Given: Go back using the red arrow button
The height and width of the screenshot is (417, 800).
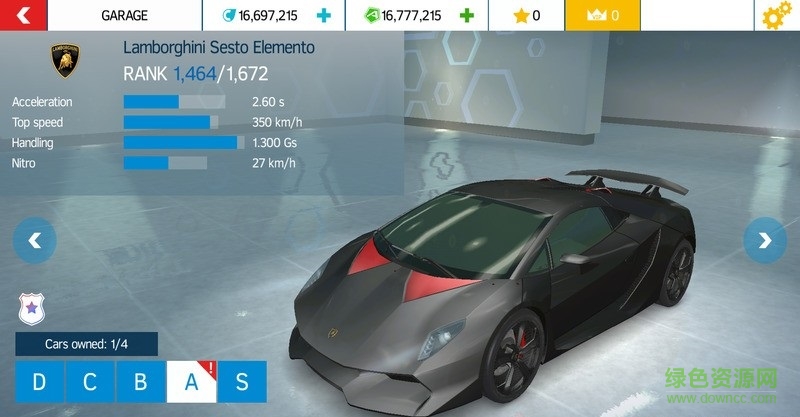Looking at the screenshot, I should [x=25, y=15].
